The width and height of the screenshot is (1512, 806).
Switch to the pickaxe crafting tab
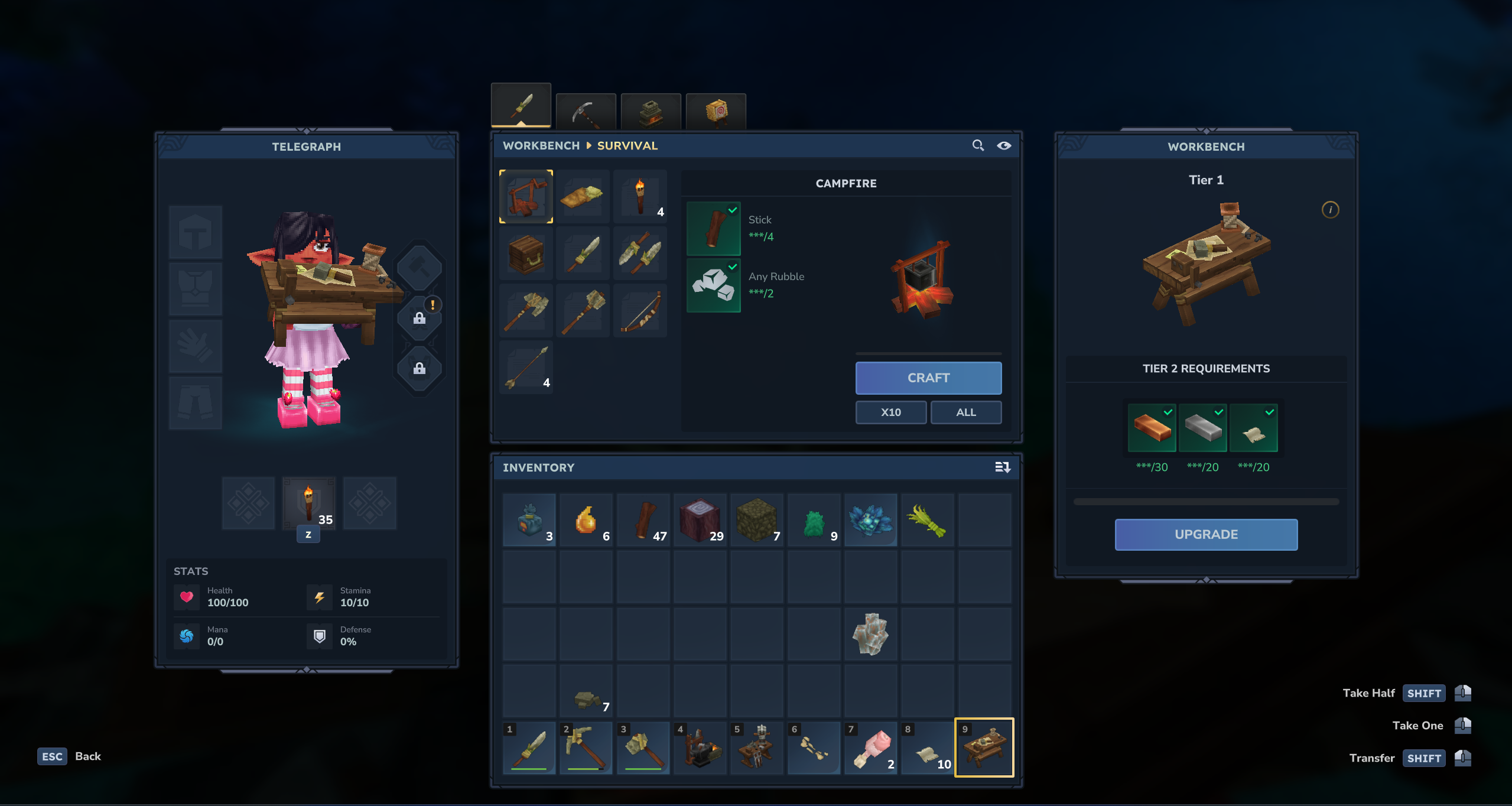pos(586,111)
